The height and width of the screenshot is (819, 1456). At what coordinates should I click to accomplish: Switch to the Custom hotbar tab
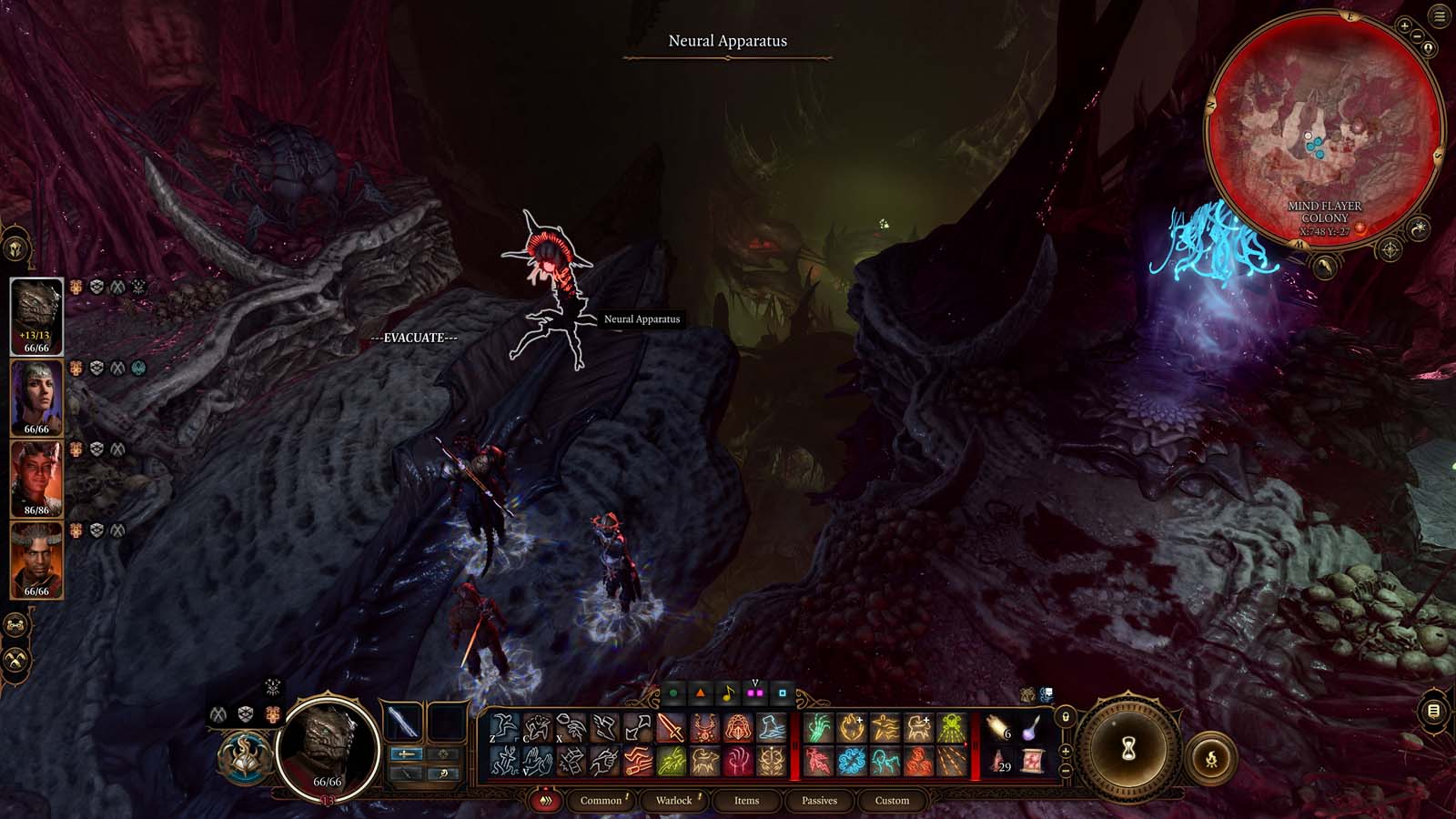point(892,800)
